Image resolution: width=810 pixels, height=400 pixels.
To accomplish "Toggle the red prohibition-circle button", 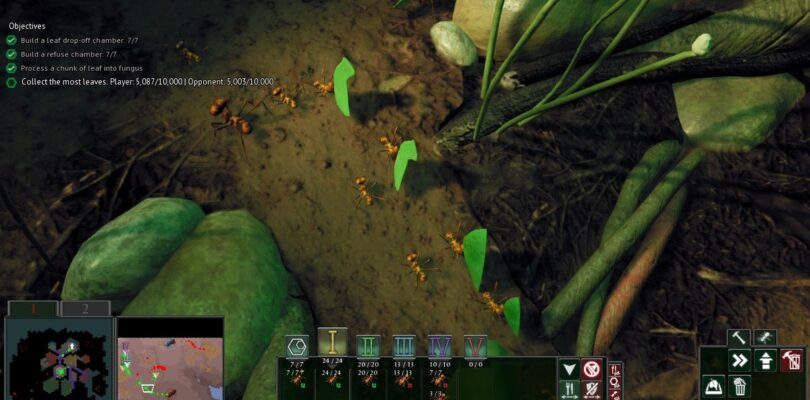I will point(592,369).
